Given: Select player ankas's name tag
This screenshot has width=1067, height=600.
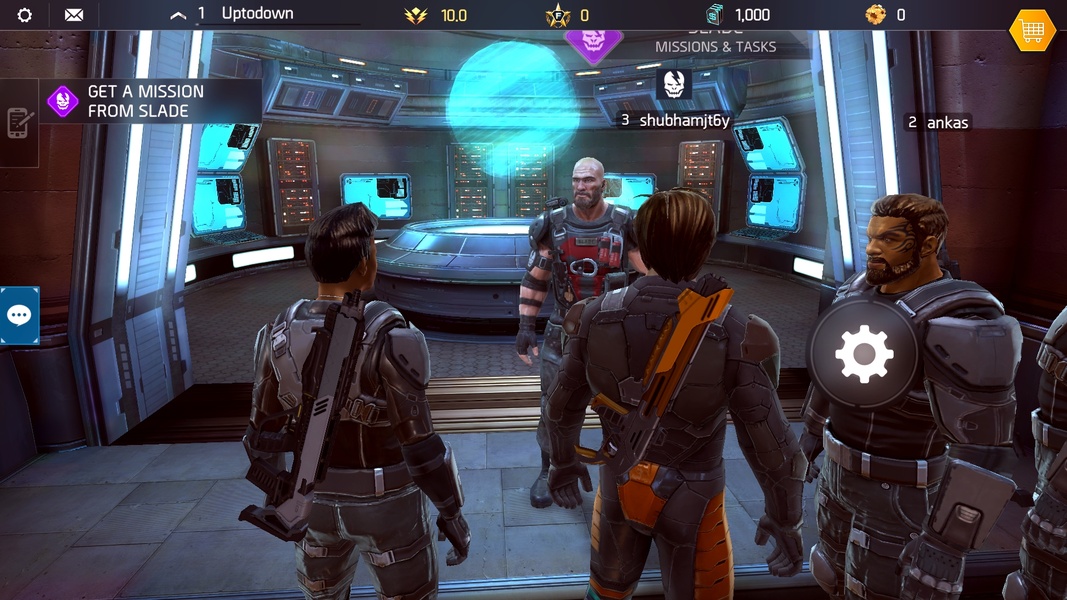Looking at the screenshot, I should (938, 122).
